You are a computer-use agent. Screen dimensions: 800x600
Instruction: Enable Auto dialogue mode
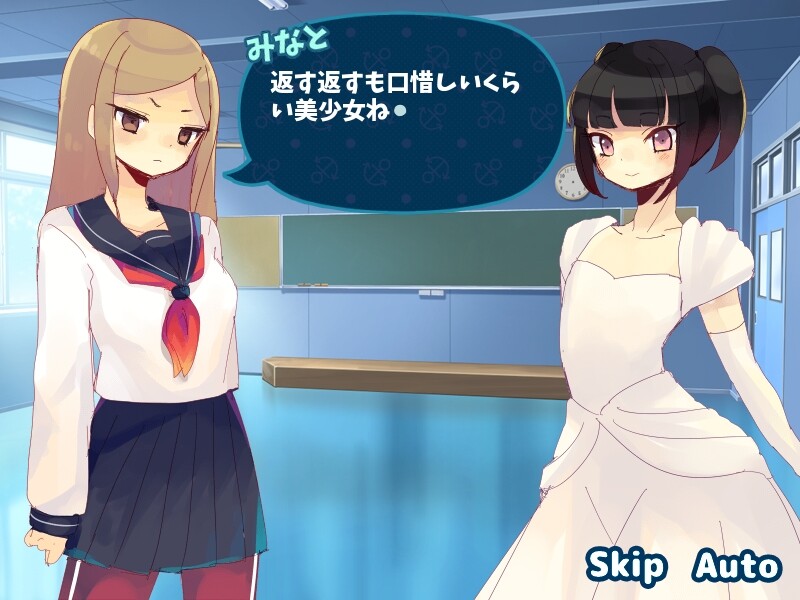[x=735, y=566]
